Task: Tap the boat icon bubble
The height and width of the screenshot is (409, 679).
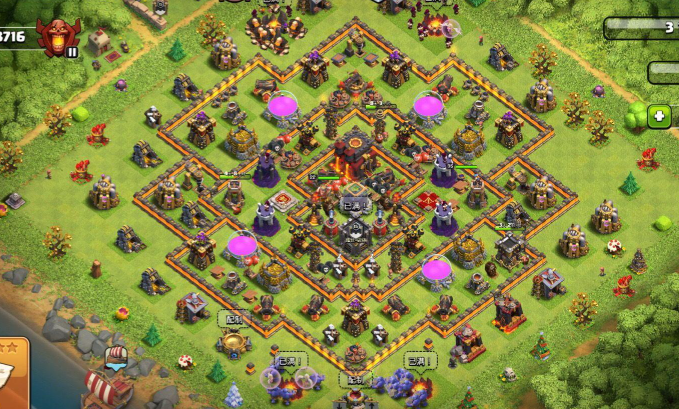Action: coord(116,357)
